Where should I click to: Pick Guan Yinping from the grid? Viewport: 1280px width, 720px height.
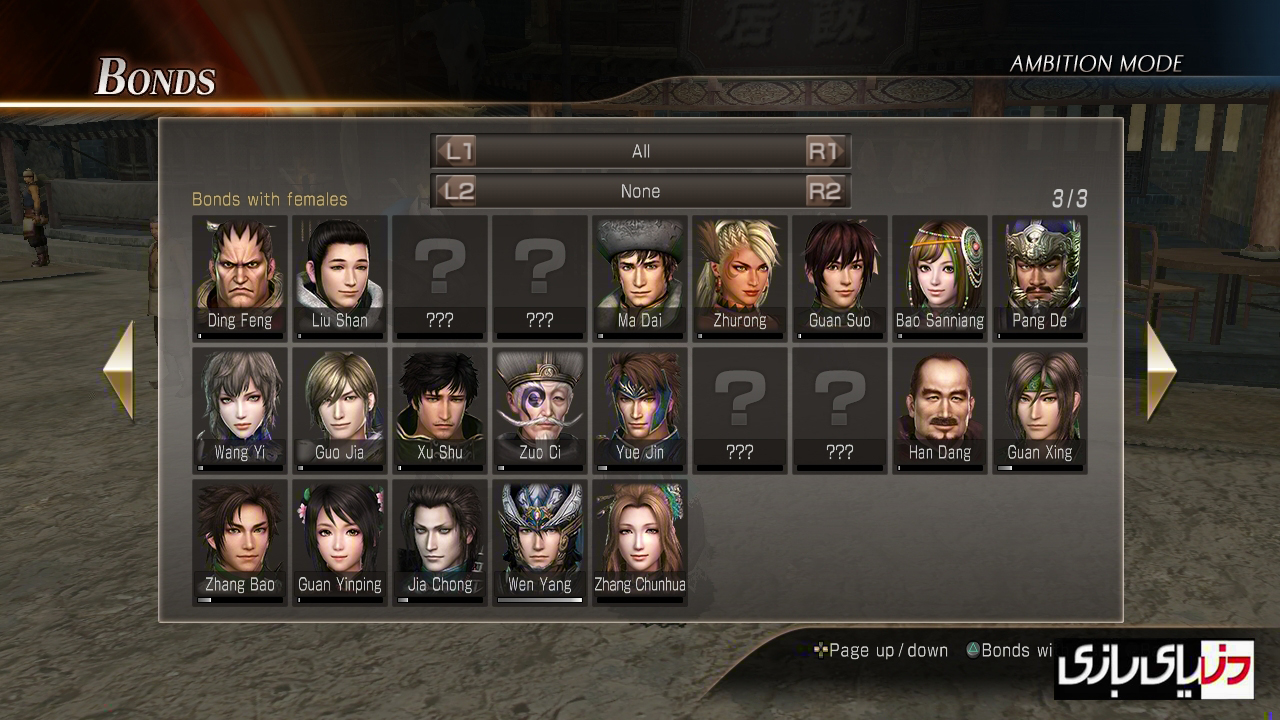[340, 542]
